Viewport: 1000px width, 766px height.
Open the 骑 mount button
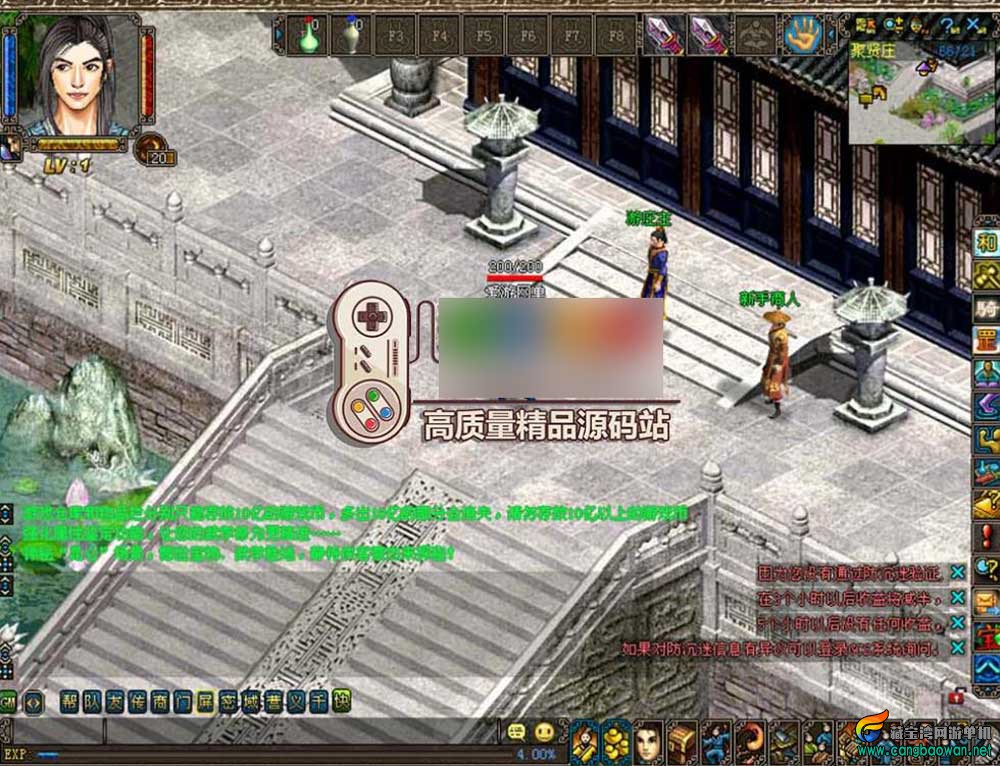click(x=987, y=309)
